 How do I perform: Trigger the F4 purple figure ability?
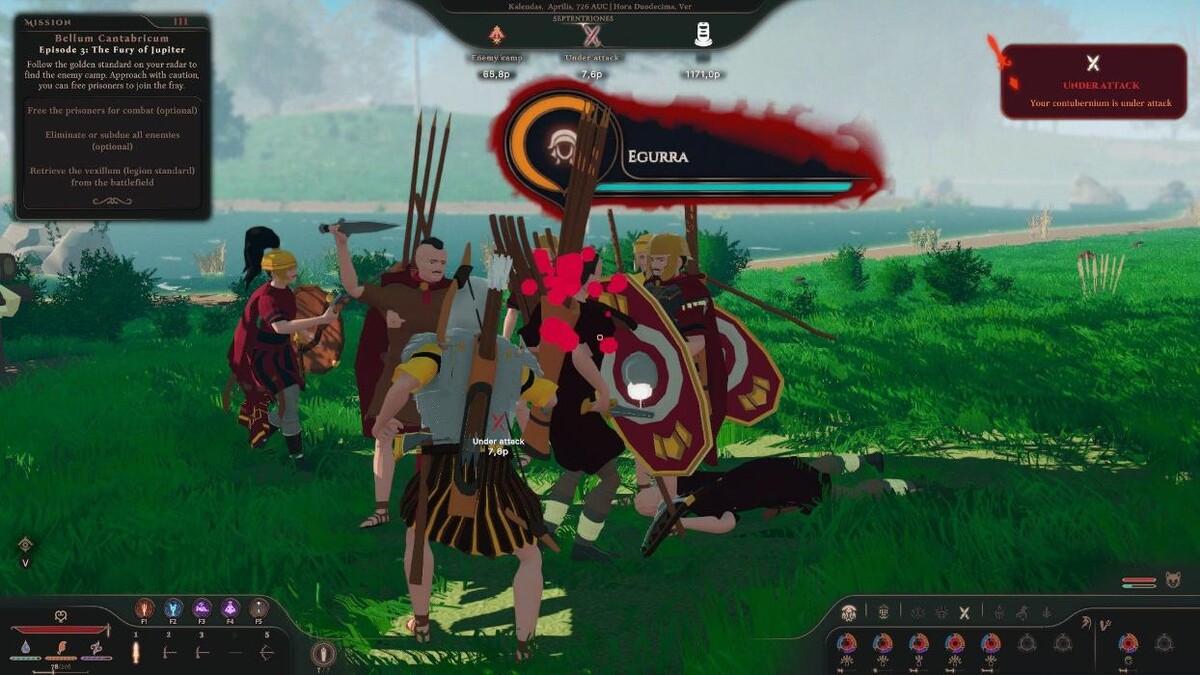point(231,608)
